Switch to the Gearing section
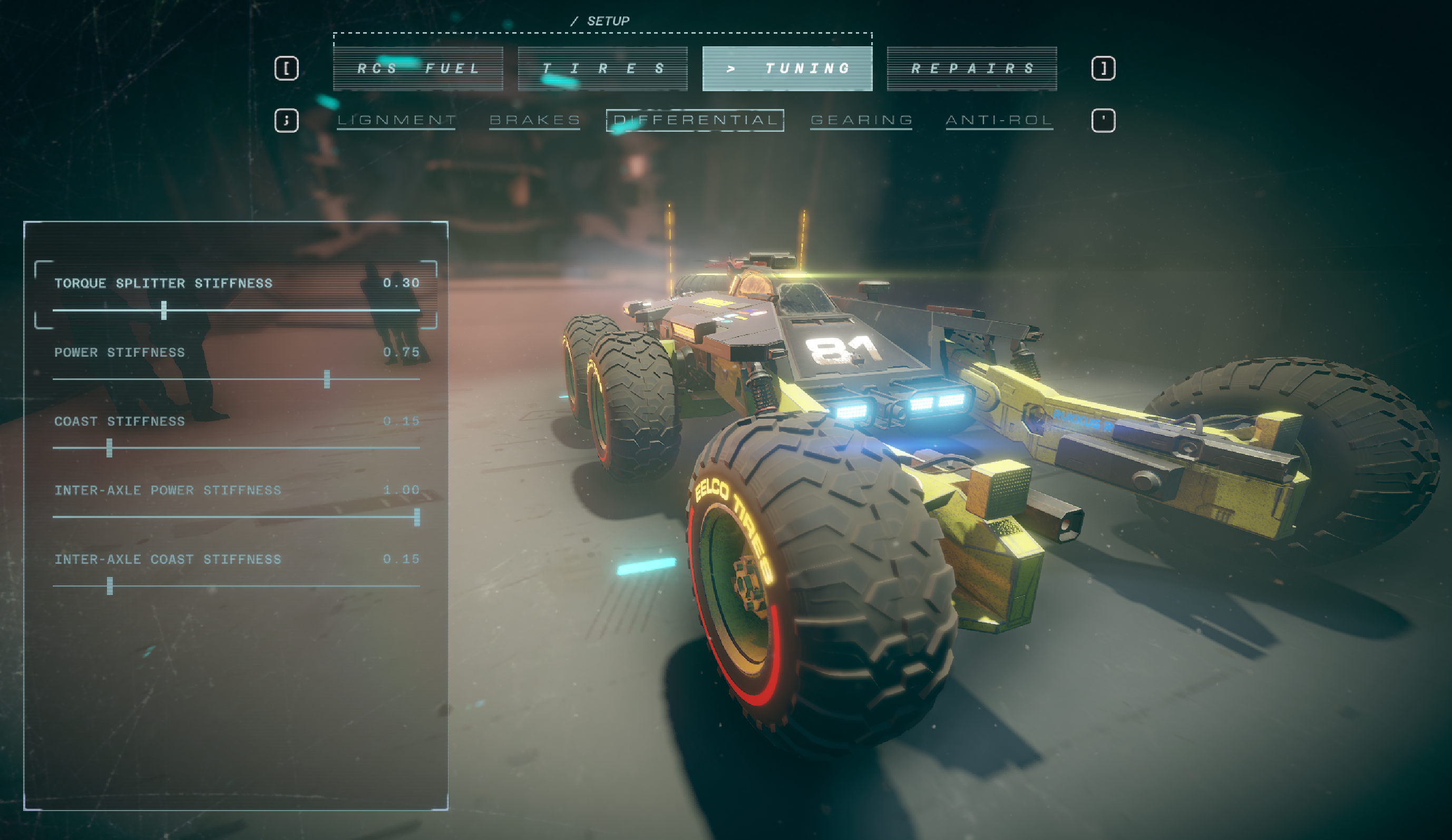The height and width of the screenshot is (840, 1452). (x=861, y=120)
